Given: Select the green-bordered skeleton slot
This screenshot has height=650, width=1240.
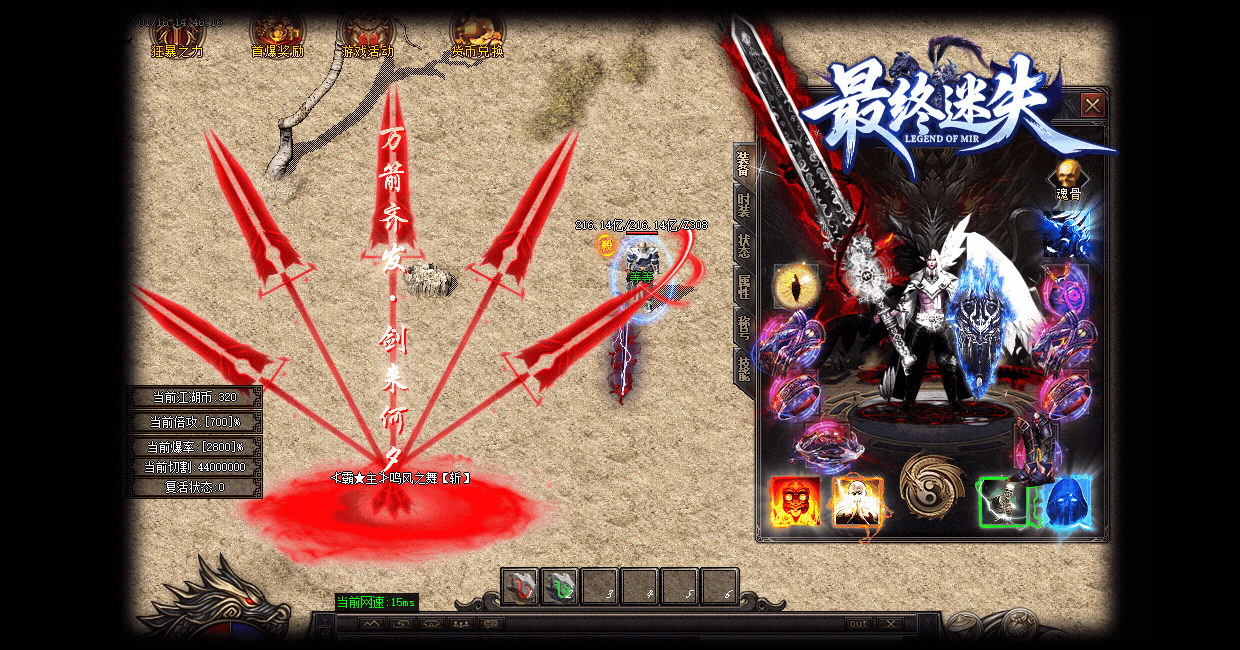Looking at the screenshot, I should point(1003,502).
